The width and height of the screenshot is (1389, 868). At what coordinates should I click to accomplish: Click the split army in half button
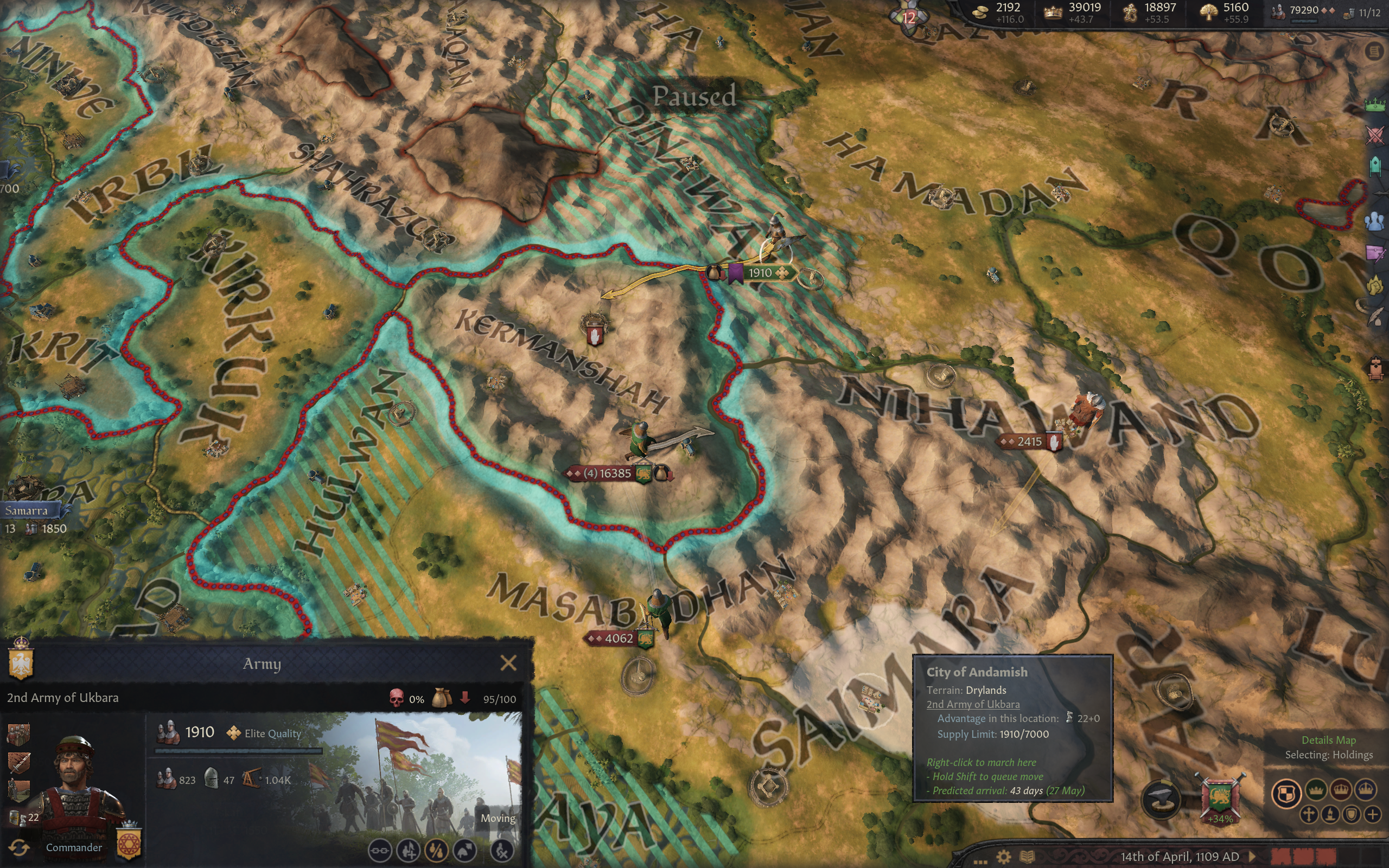pyautogui.click(x=436, y=850)
